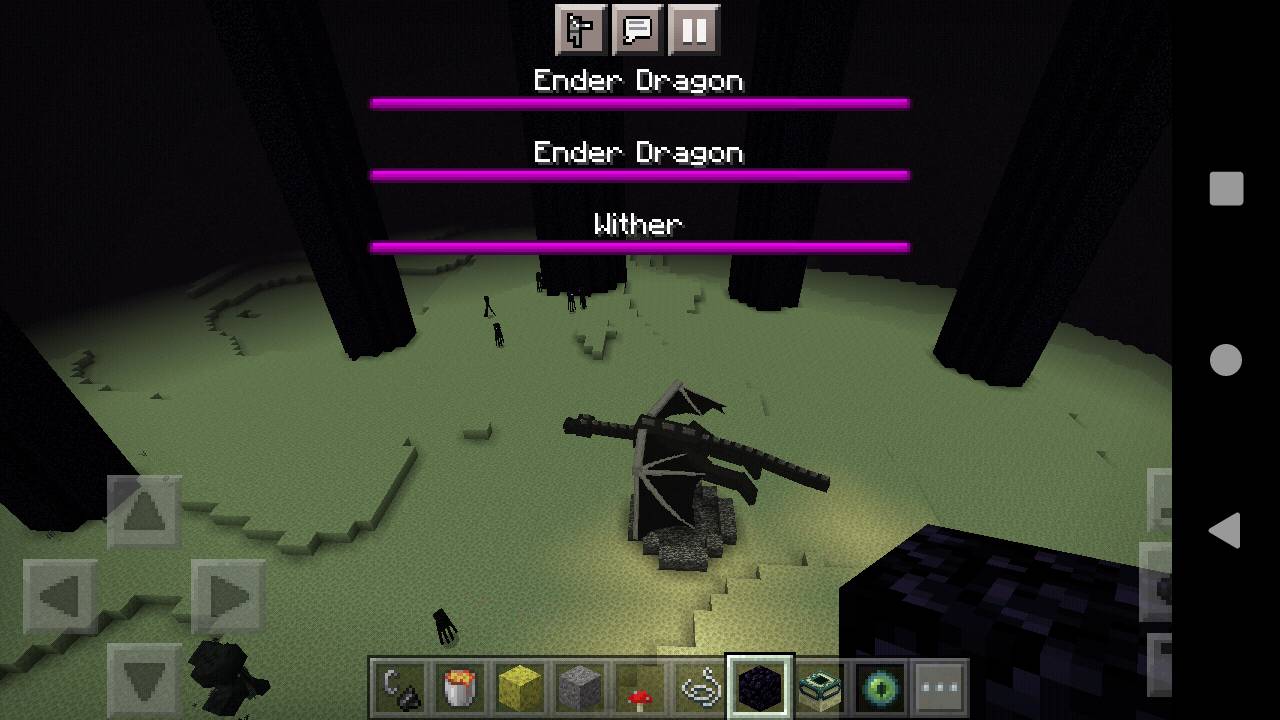Screen dimensions: 1280x720
Task: Tap the Wither boss label
Action: [639, 224]
